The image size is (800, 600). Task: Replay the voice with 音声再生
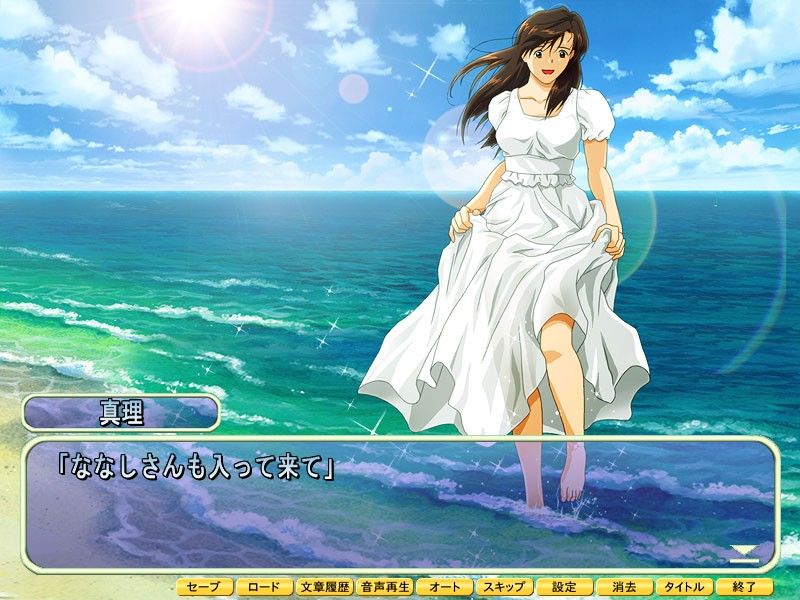pyautogui.click(x=385, y=587)
